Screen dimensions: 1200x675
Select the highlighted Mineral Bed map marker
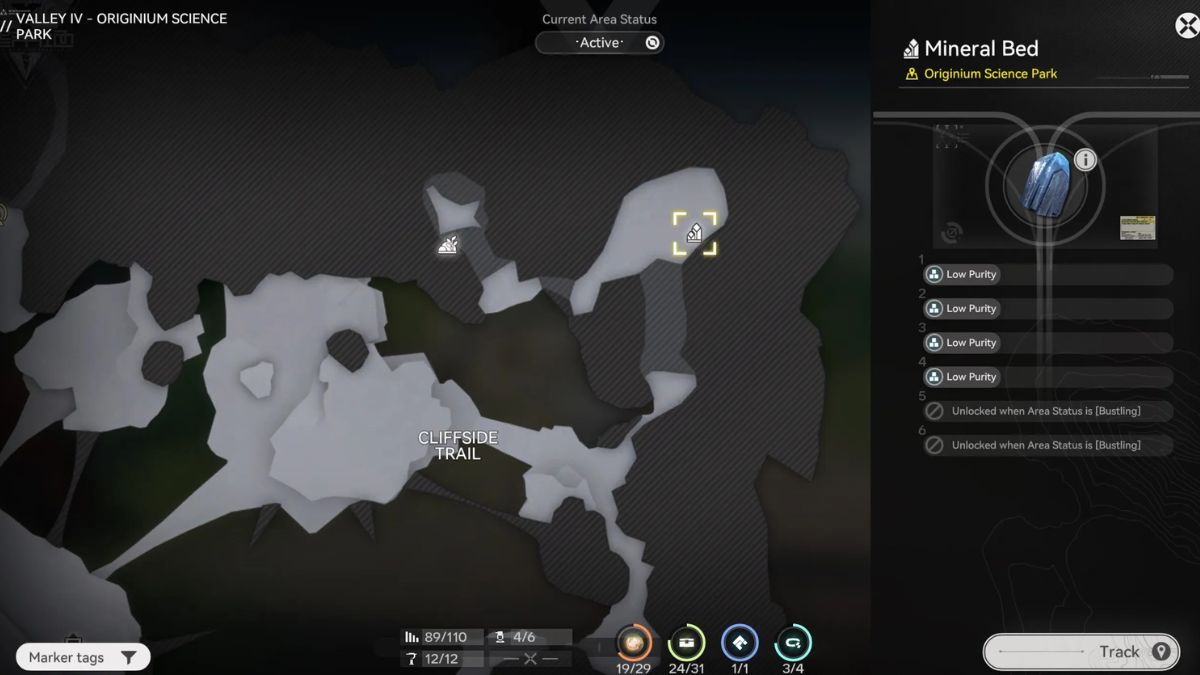coord(694,234)
